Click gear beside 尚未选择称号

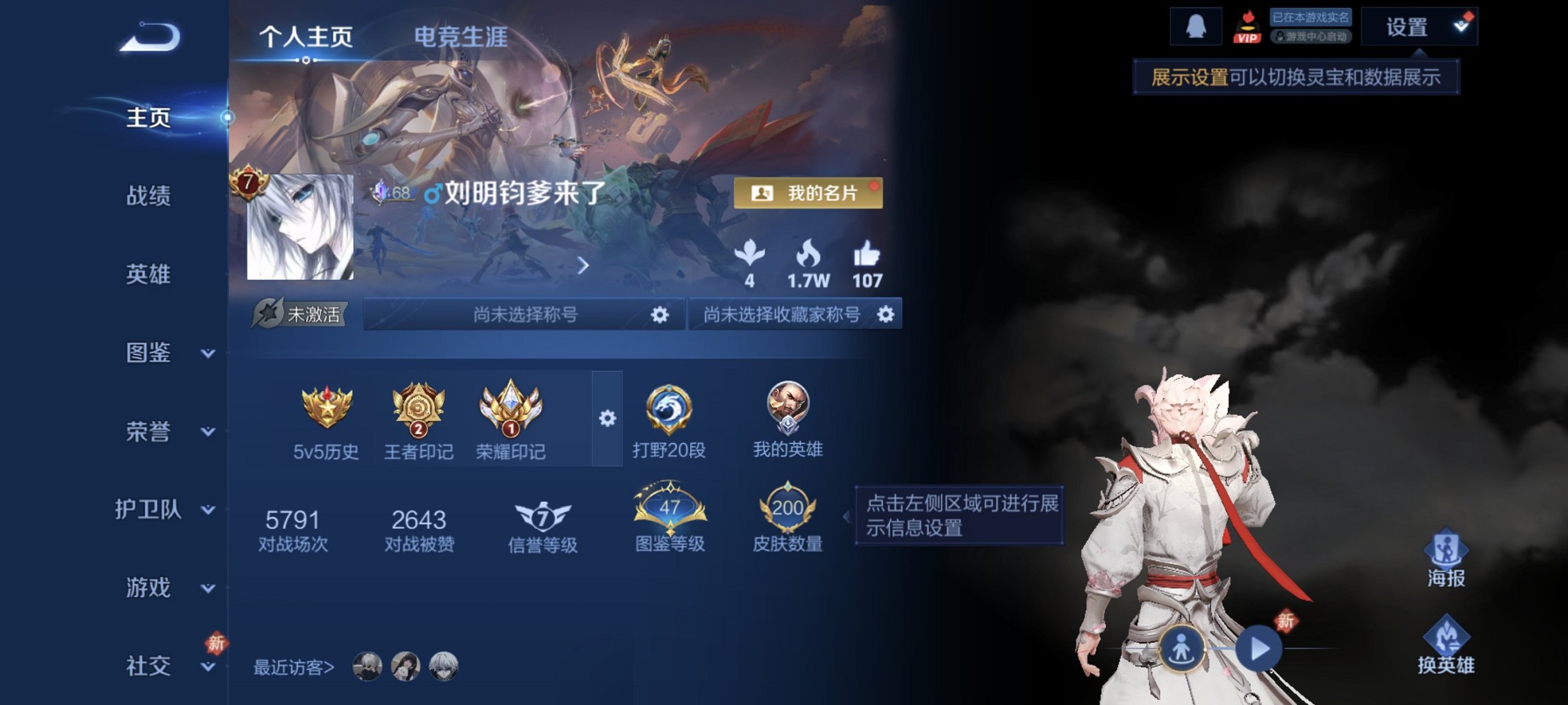click(x=662, y=314)
